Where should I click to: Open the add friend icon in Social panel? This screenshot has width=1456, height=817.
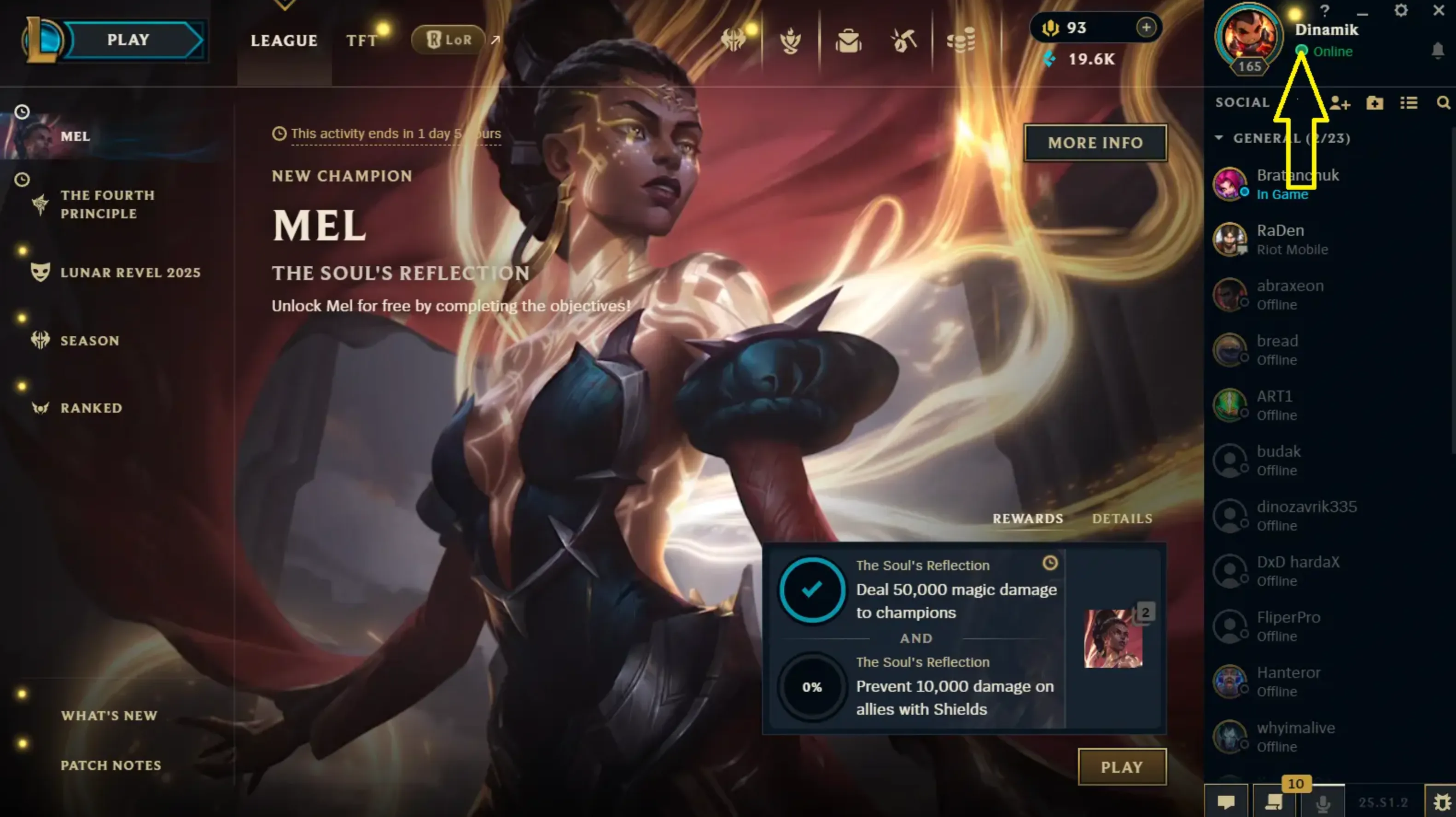coord(1339,103)
